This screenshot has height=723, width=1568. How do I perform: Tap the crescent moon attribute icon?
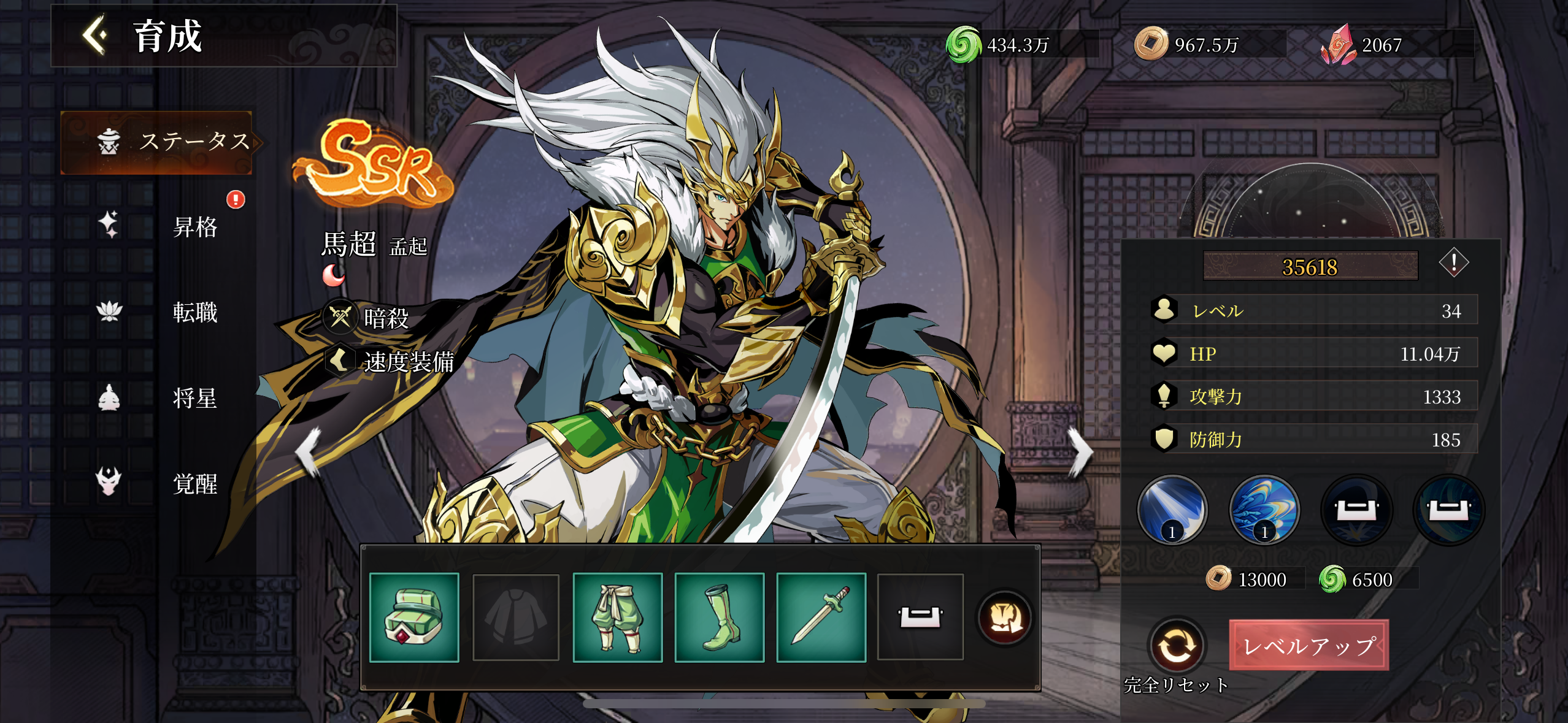tap(333, 276)
